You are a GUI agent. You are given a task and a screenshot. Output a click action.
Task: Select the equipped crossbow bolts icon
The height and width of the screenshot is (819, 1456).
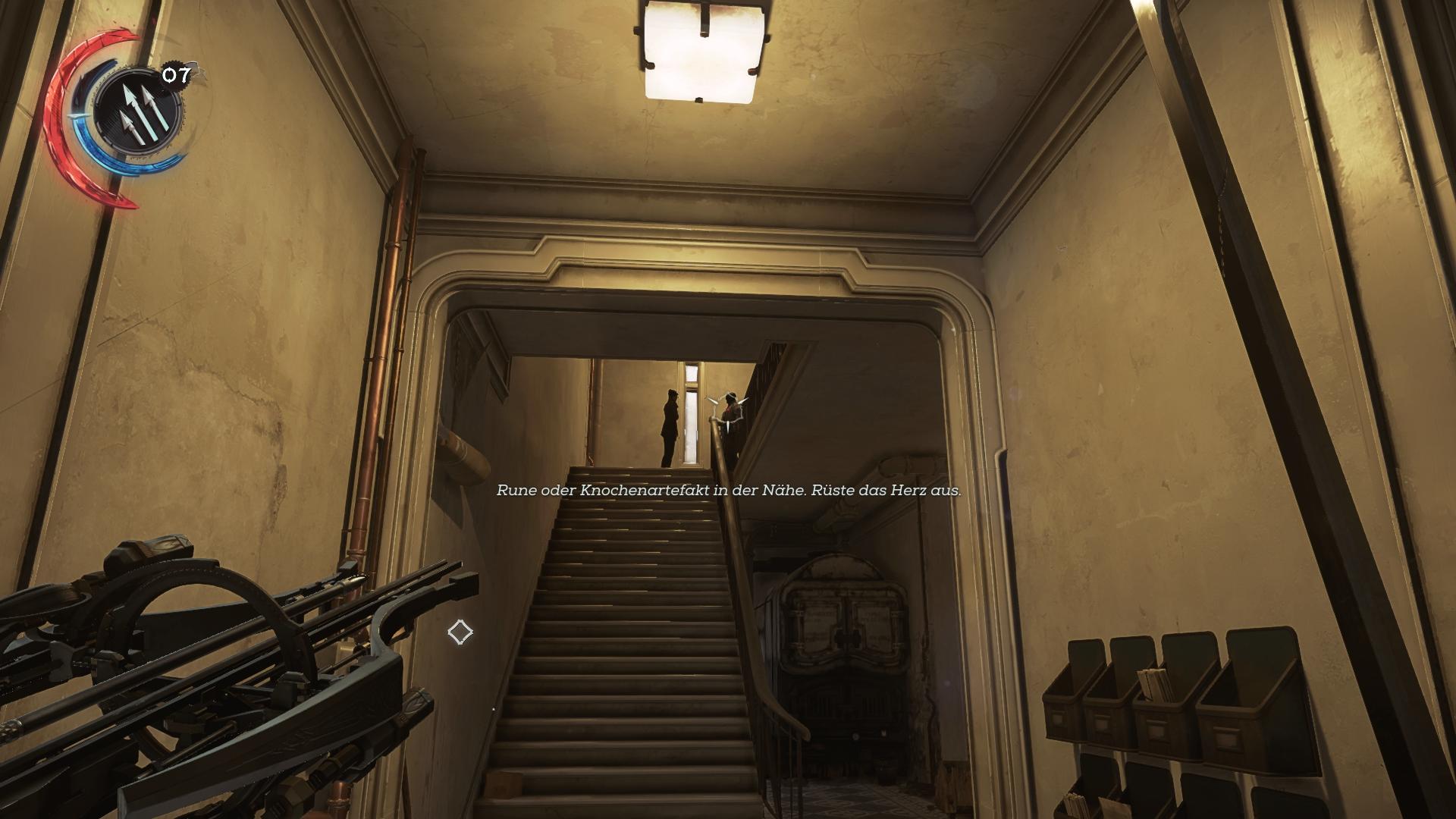[136, 113]
